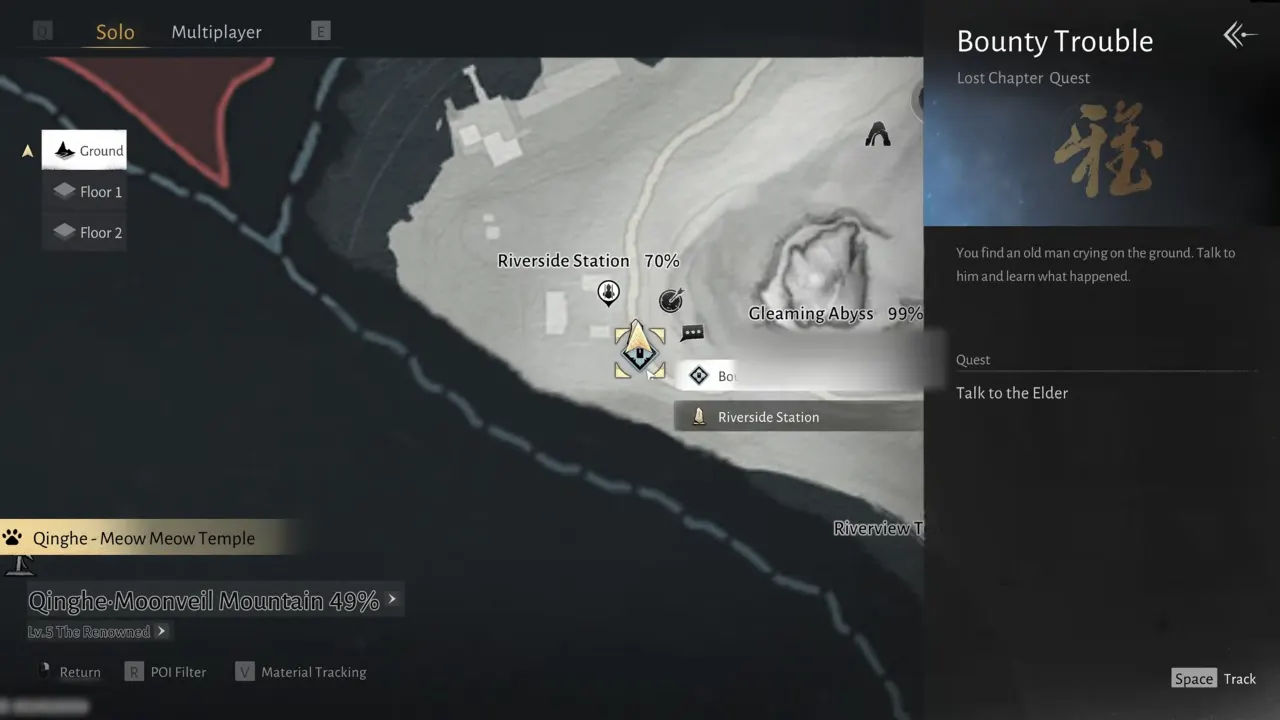Collapse the Bounty Trouble quest panel
The width and height of the screenshot is (1280, 720).
coord(1240,35)
